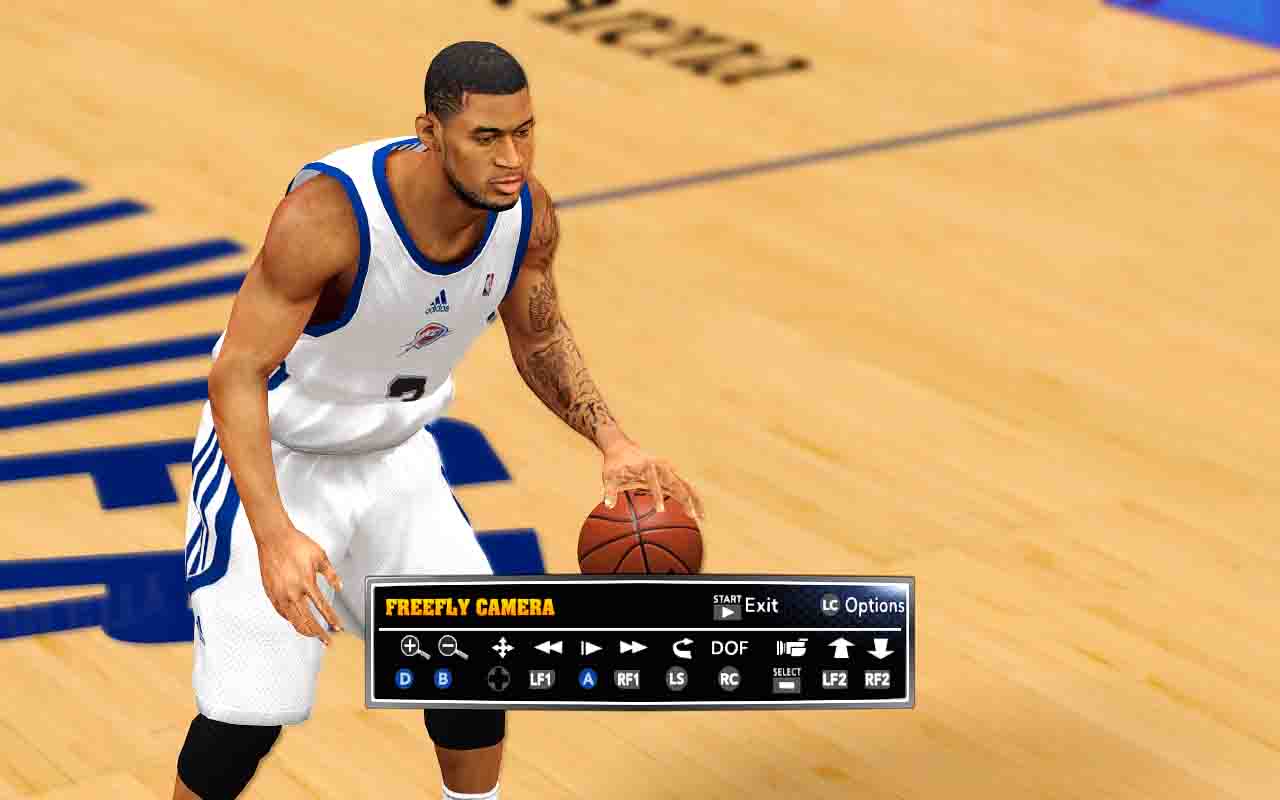Screen dimensions: 1280x800
Task: Raise the camera with the up arrow
Action: tap(840, 647)
